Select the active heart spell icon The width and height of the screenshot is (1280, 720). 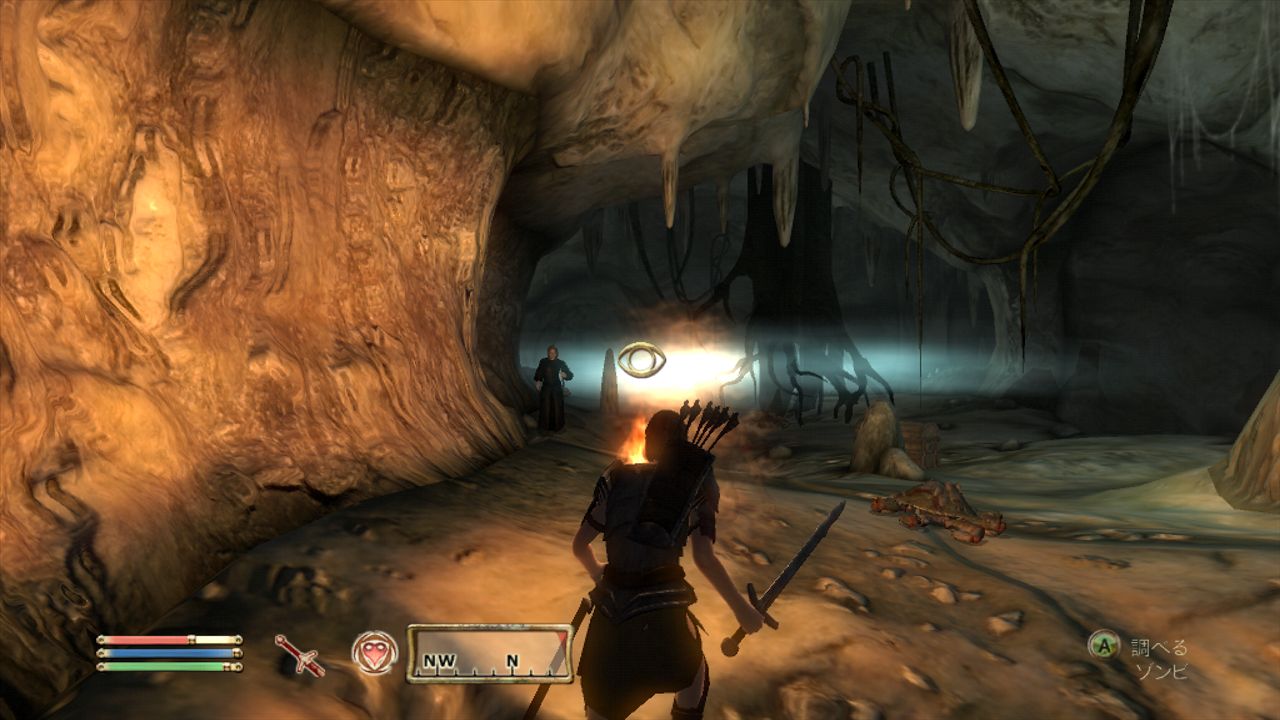pyautogui.click(x=375, y=653)
